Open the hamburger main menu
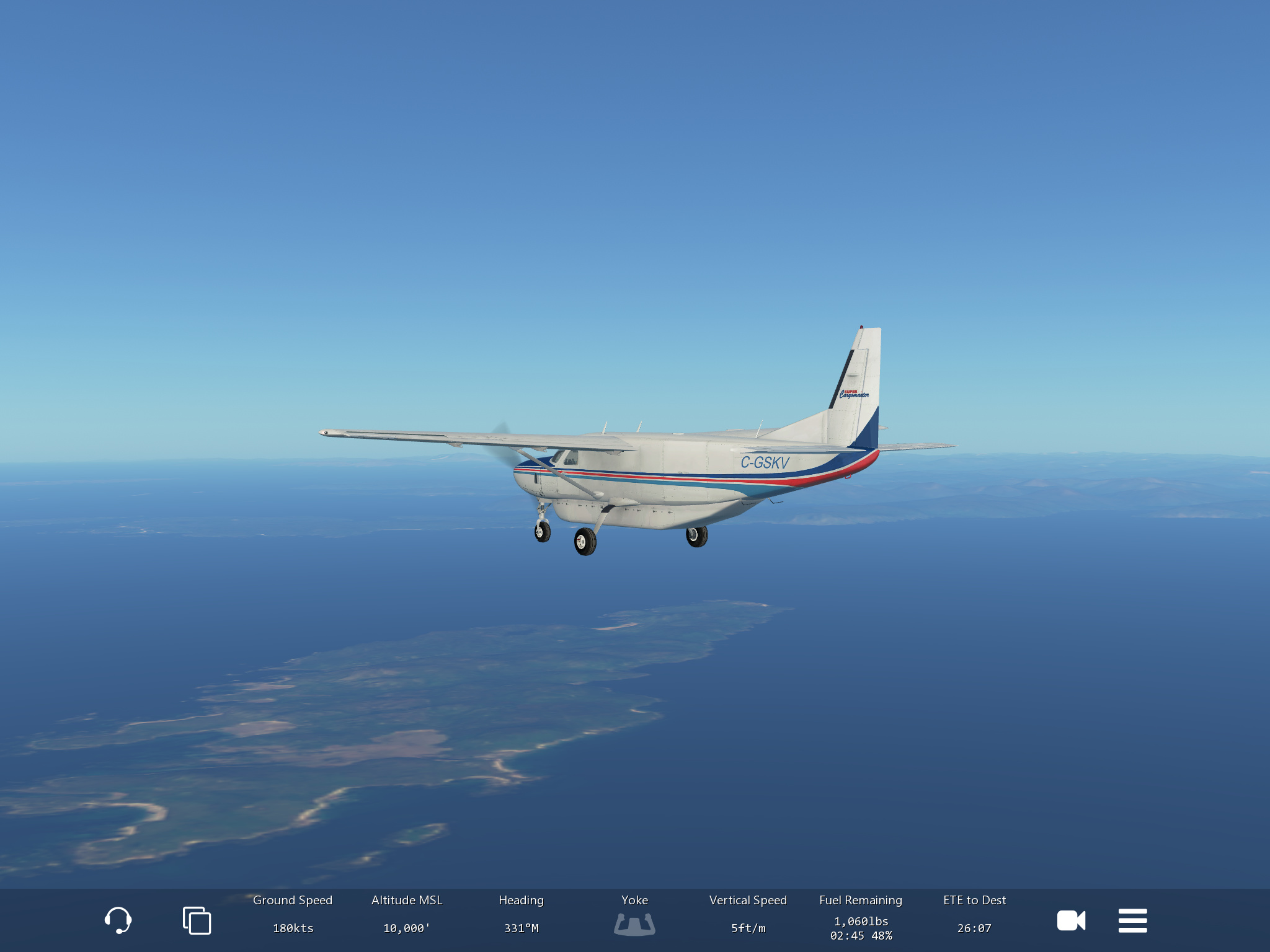Viewport: 1270px width, 952px height. pos(1132,920)
